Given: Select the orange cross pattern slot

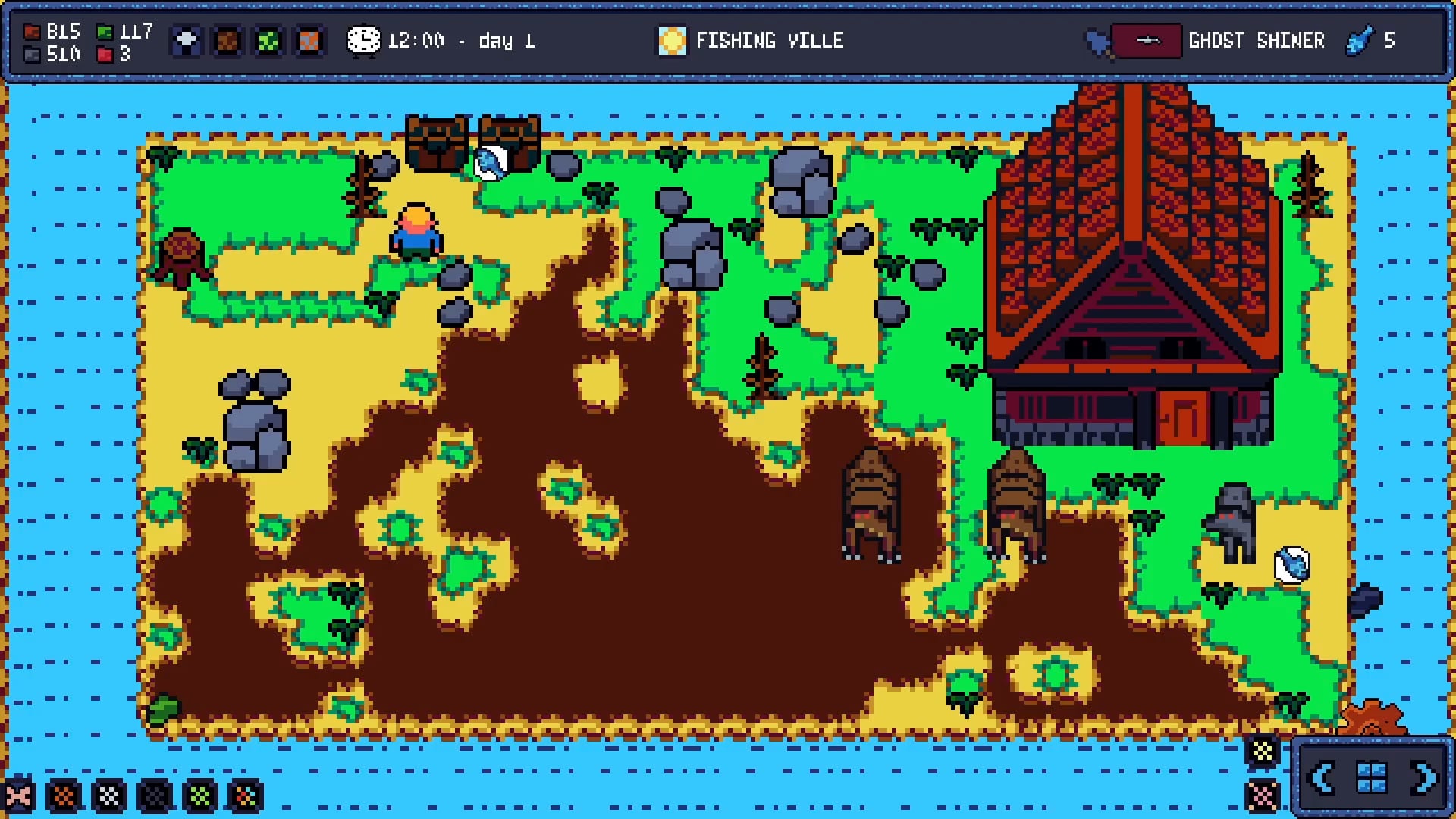Looking at the screenshot, I should coord(64,796).
